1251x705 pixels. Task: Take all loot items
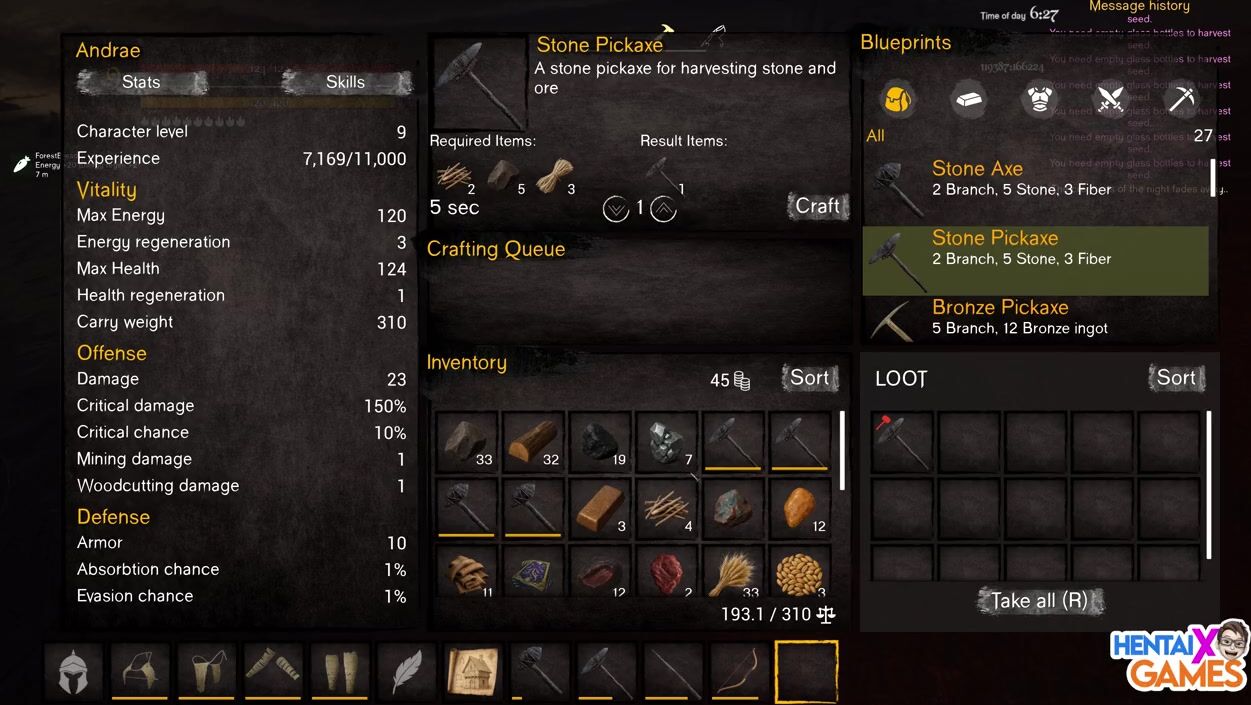coord(1040,601)
